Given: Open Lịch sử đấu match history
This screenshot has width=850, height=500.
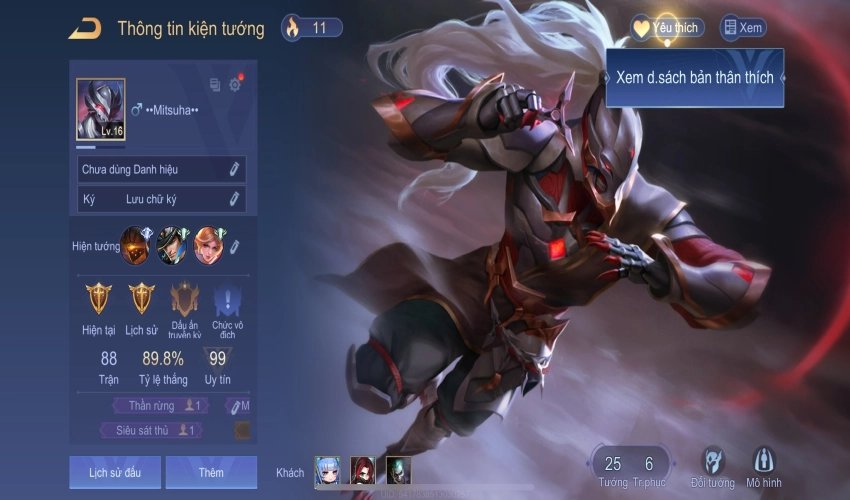Looking at the screenshot, I should 114,471.
